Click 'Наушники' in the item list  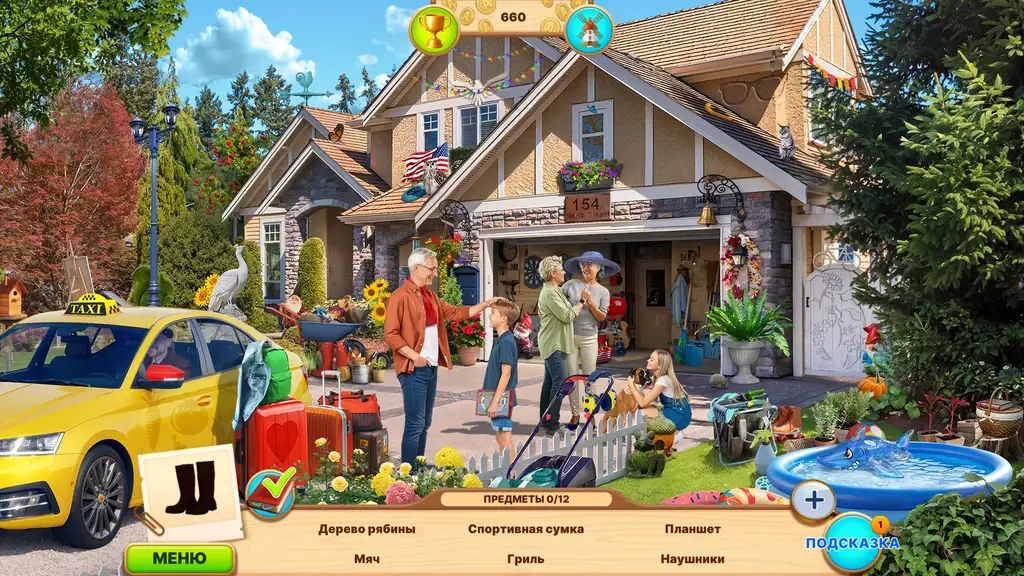pos(692,559)
